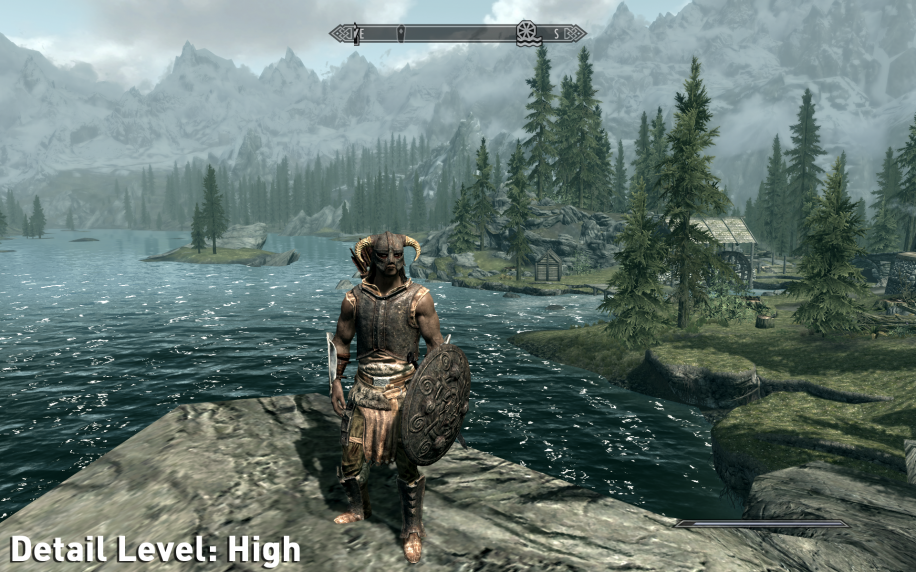Click the mill waterwheel marker on the compass
The width and height of the screenshot is (916, 572).
[x=527, y=33]
